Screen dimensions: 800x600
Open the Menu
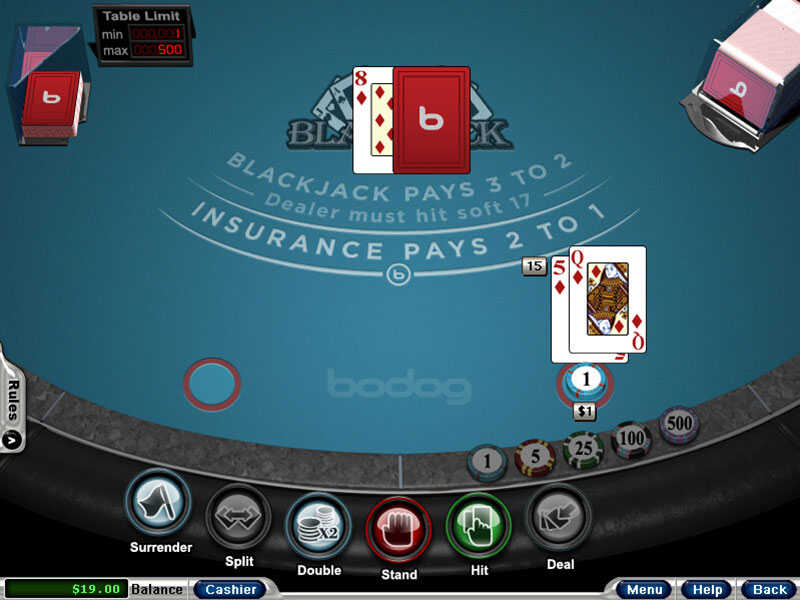click(642, 589)
